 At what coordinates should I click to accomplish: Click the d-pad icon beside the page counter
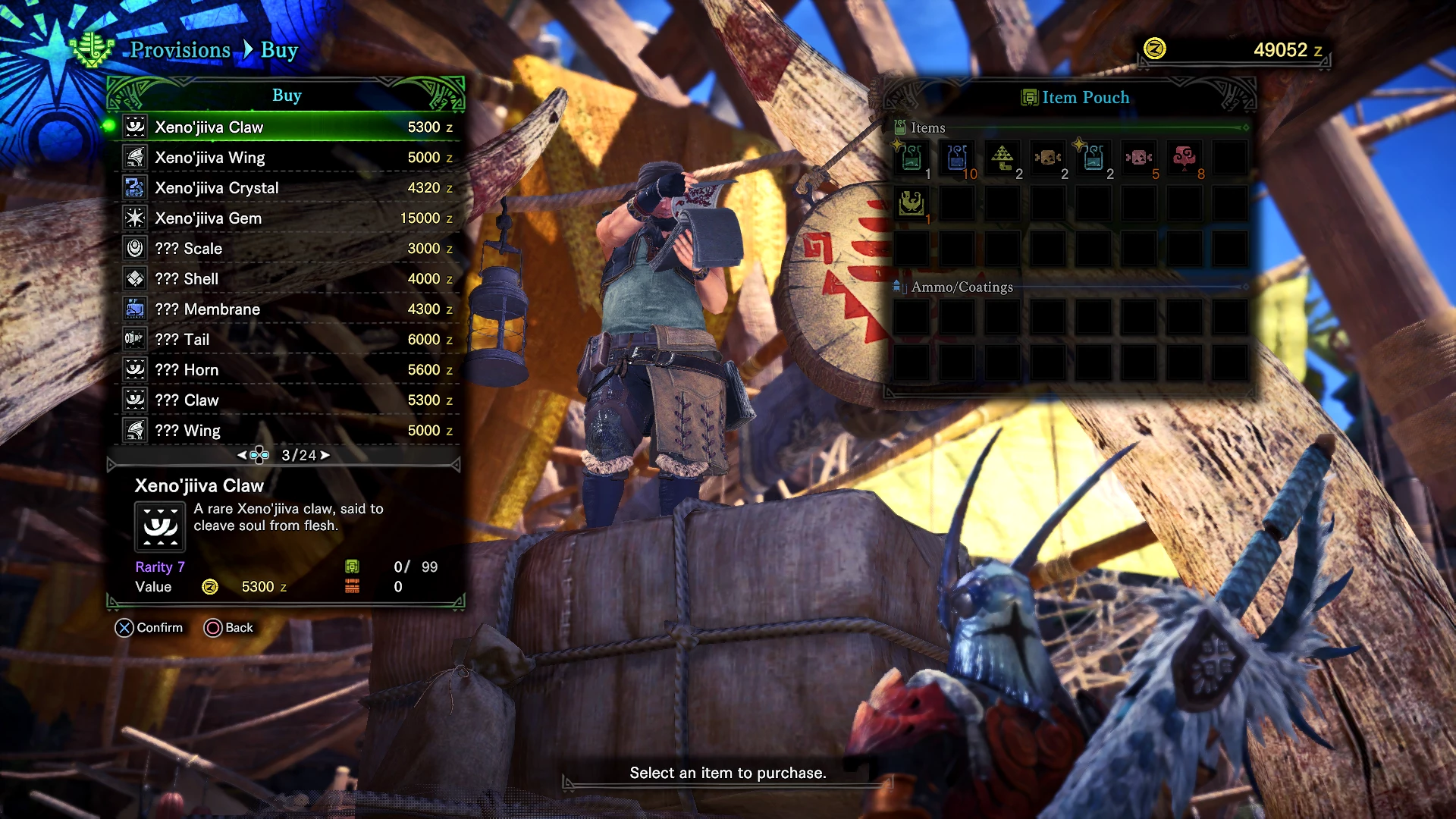click(x=258, y=454)
